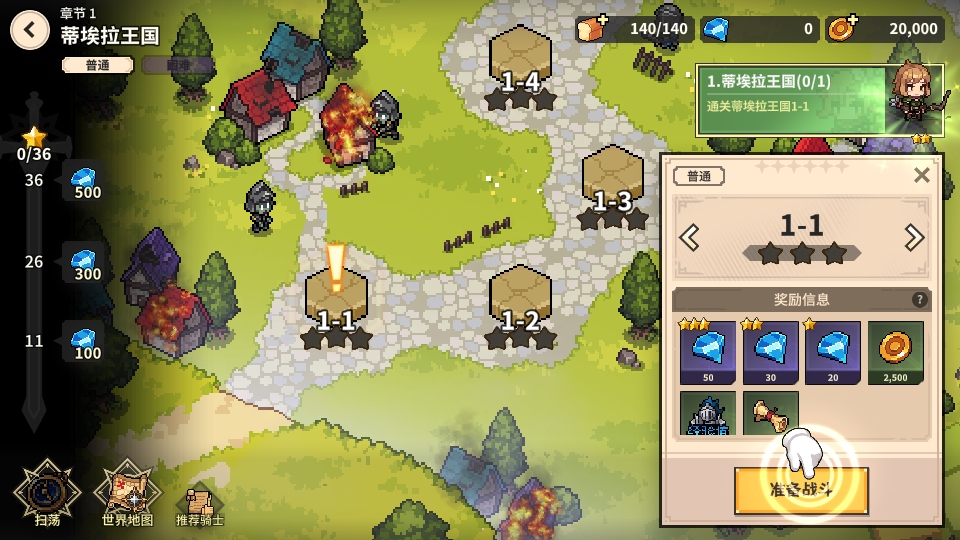Claim the 36-star 500 gem reward
Viewport: 960px width, 540px height.
pyautogui.click(x=85, y=181)
